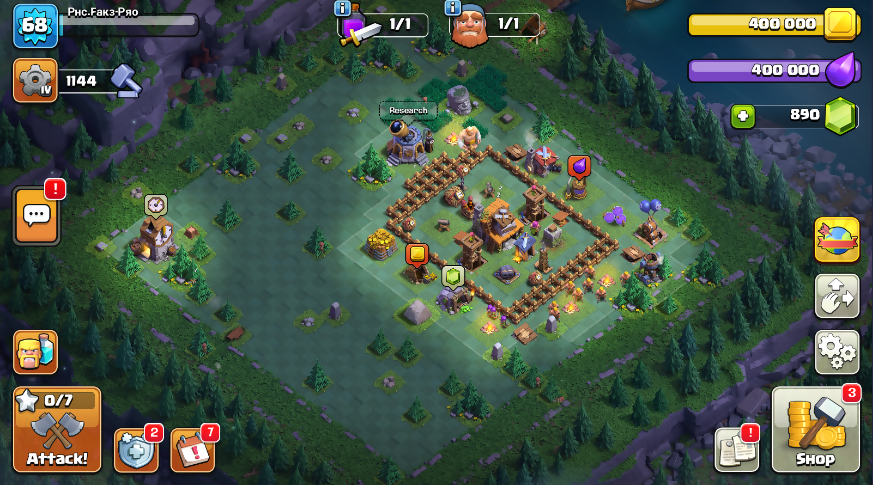Open the globe icon above the layout editor

click(836, 240)
